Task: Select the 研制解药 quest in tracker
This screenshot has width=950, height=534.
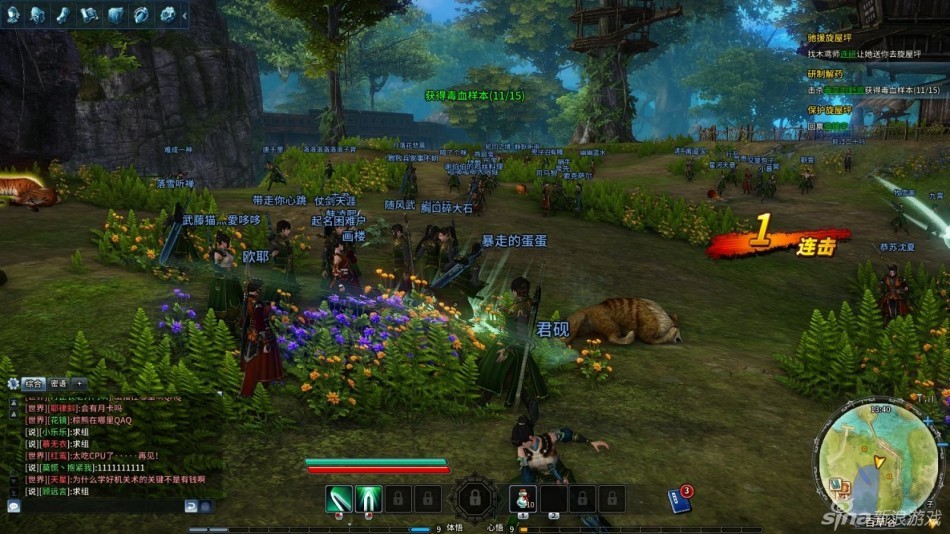Action: pos(825,74)
